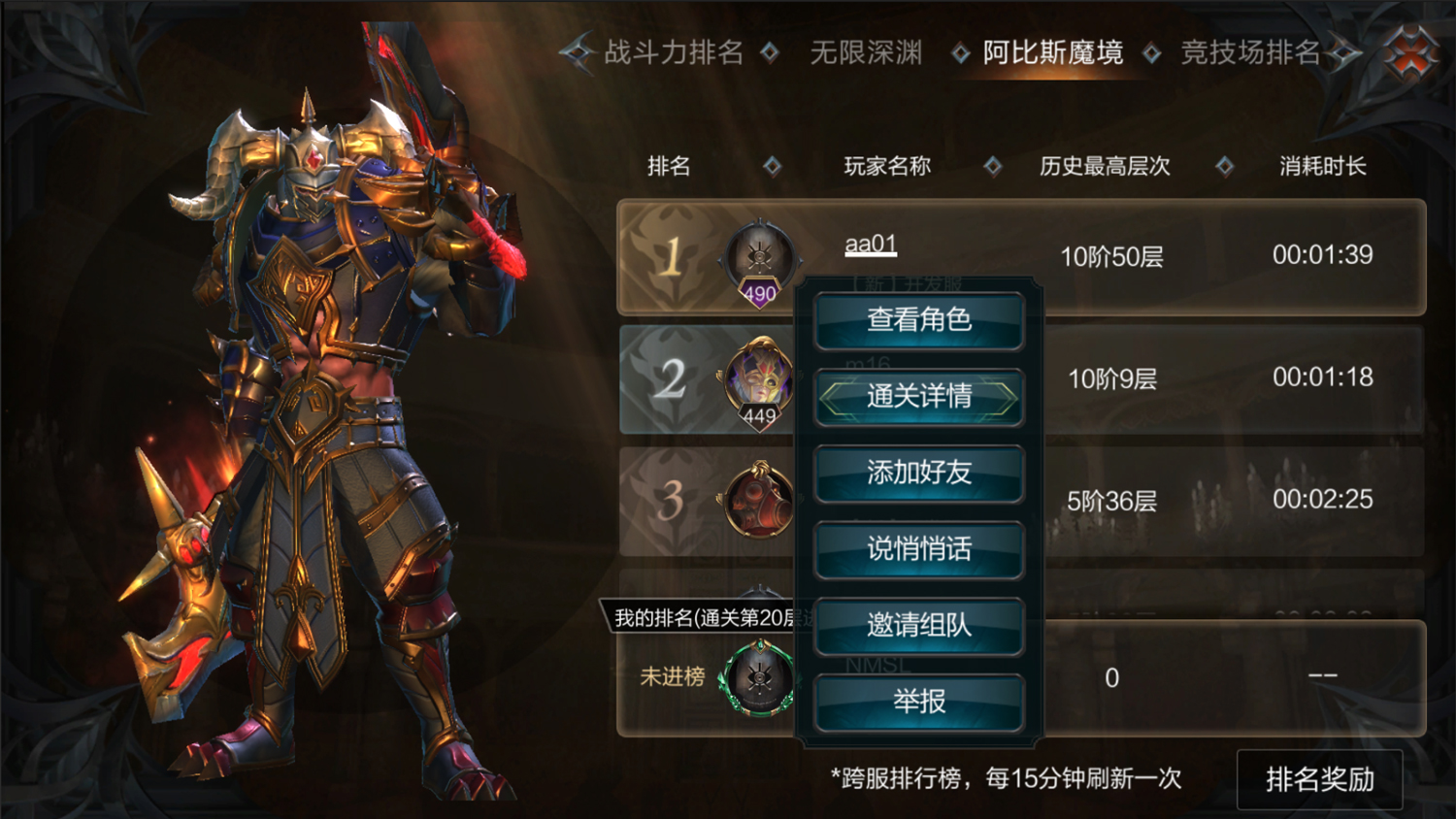Click player name aa01
This screenshot has width=1456, height=819.
pos(871,245)
